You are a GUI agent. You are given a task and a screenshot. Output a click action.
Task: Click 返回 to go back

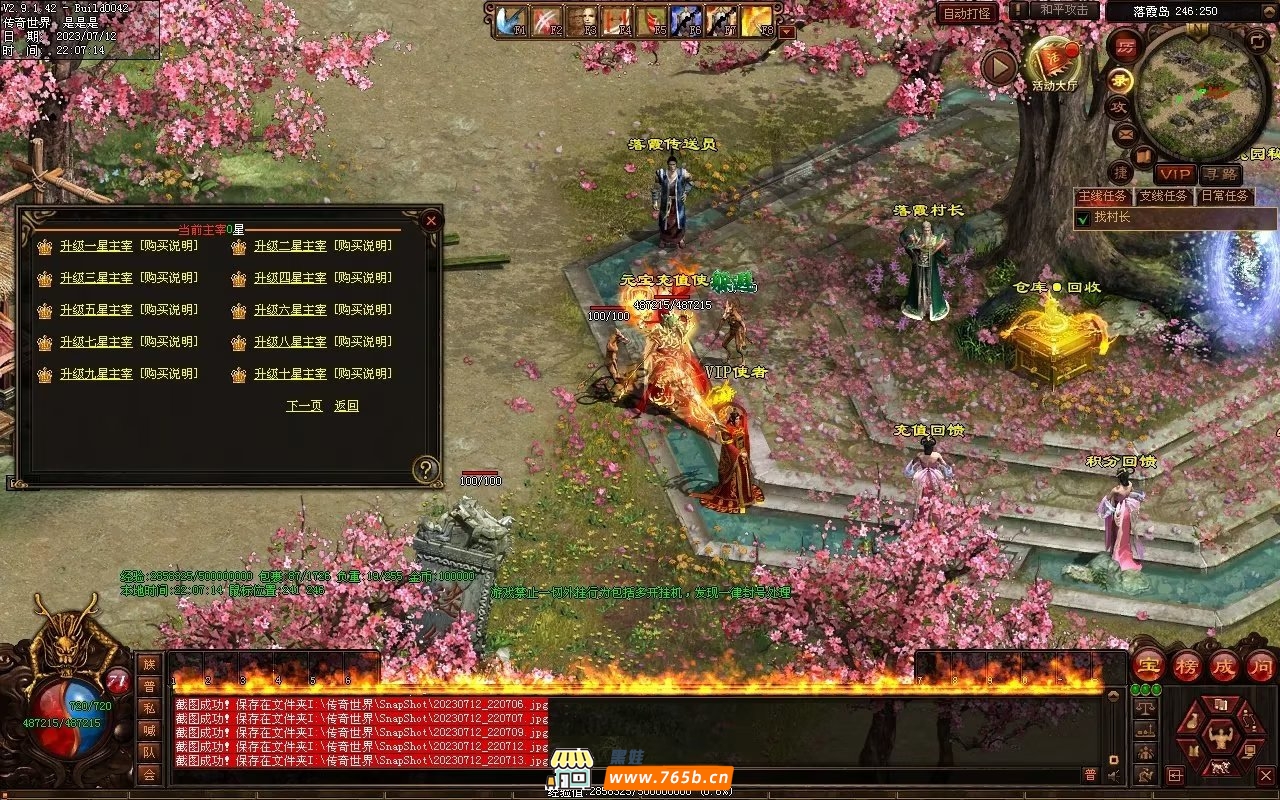[346, 406]
